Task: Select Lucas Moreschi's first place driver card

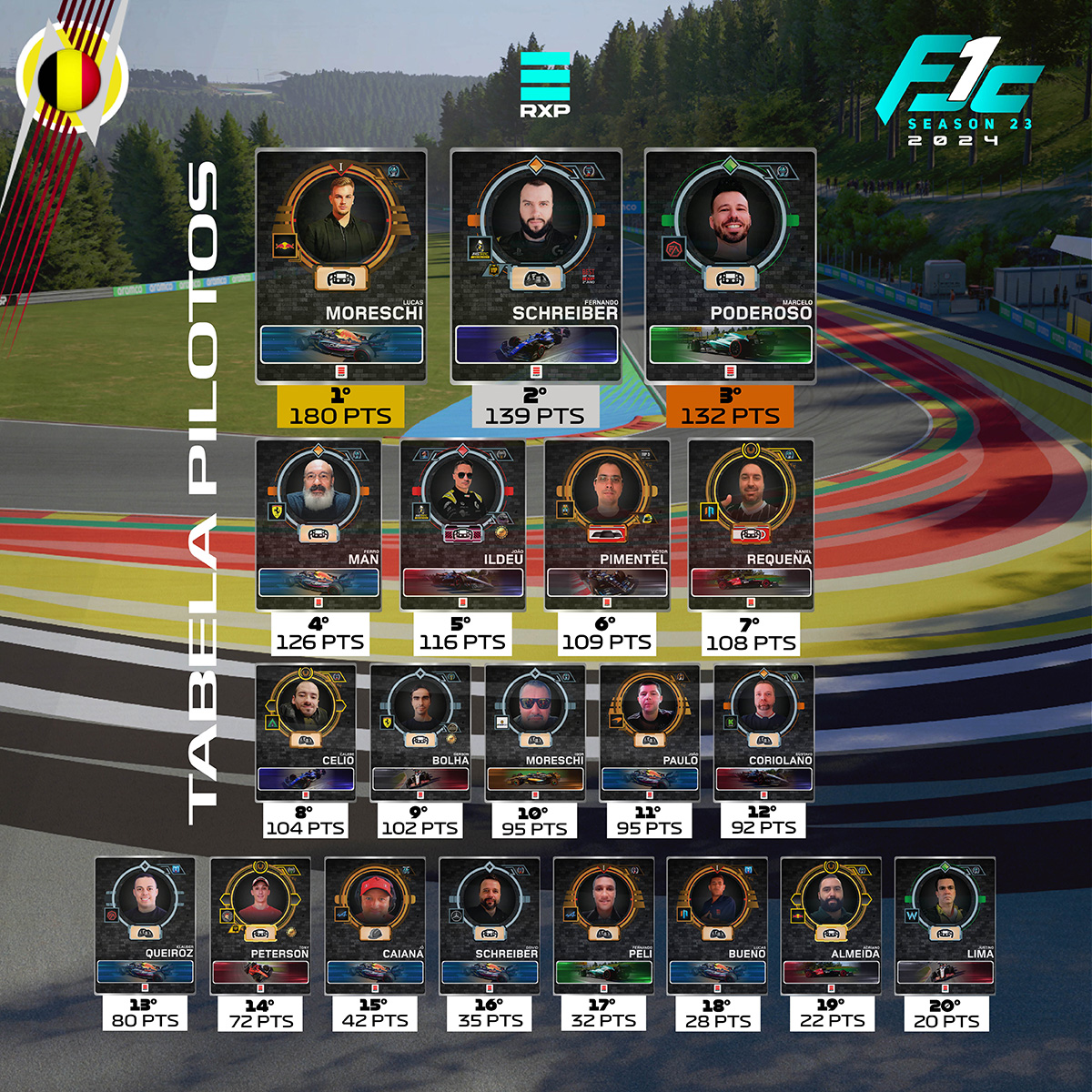Action: pos(341,266)
